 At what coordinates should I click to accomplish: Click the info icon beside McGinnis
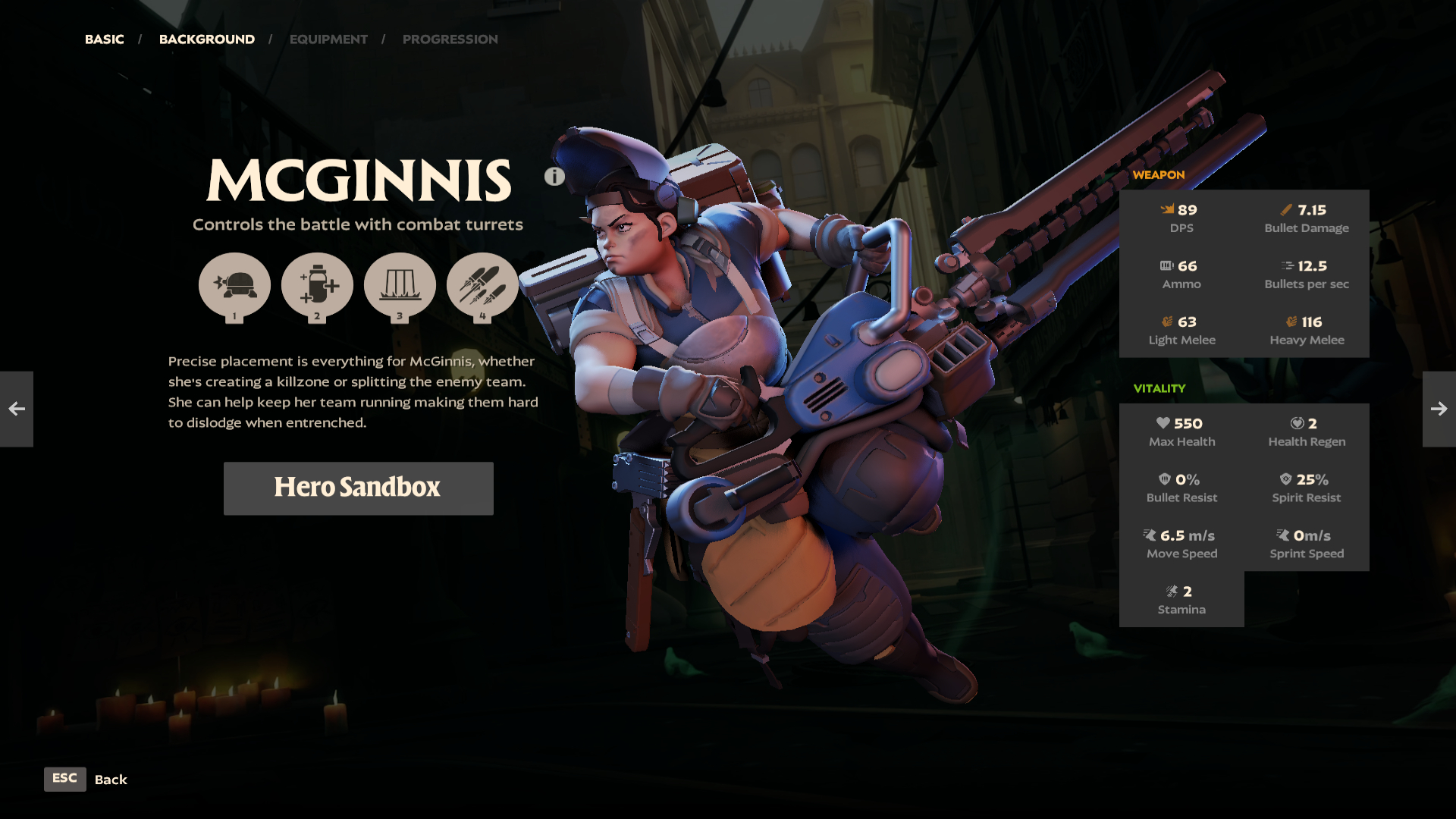pyautogui.click(x=554, y=177)
